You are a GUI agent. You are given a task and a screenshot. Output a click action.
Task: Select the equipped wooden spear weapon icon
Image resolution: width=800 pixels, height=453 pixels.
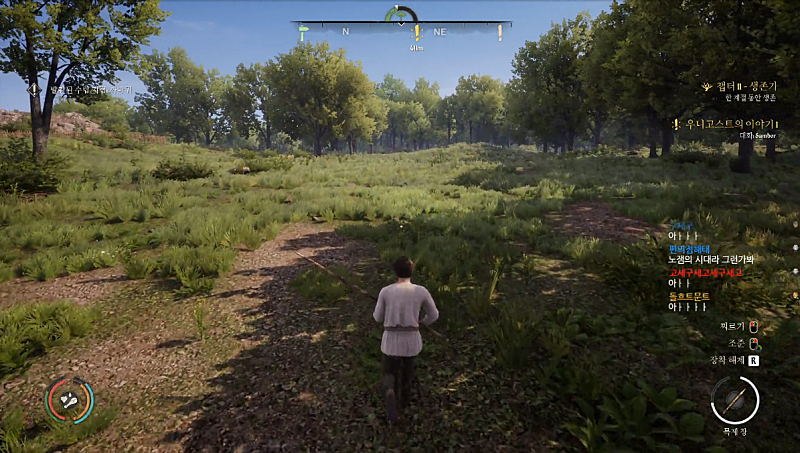735,400
